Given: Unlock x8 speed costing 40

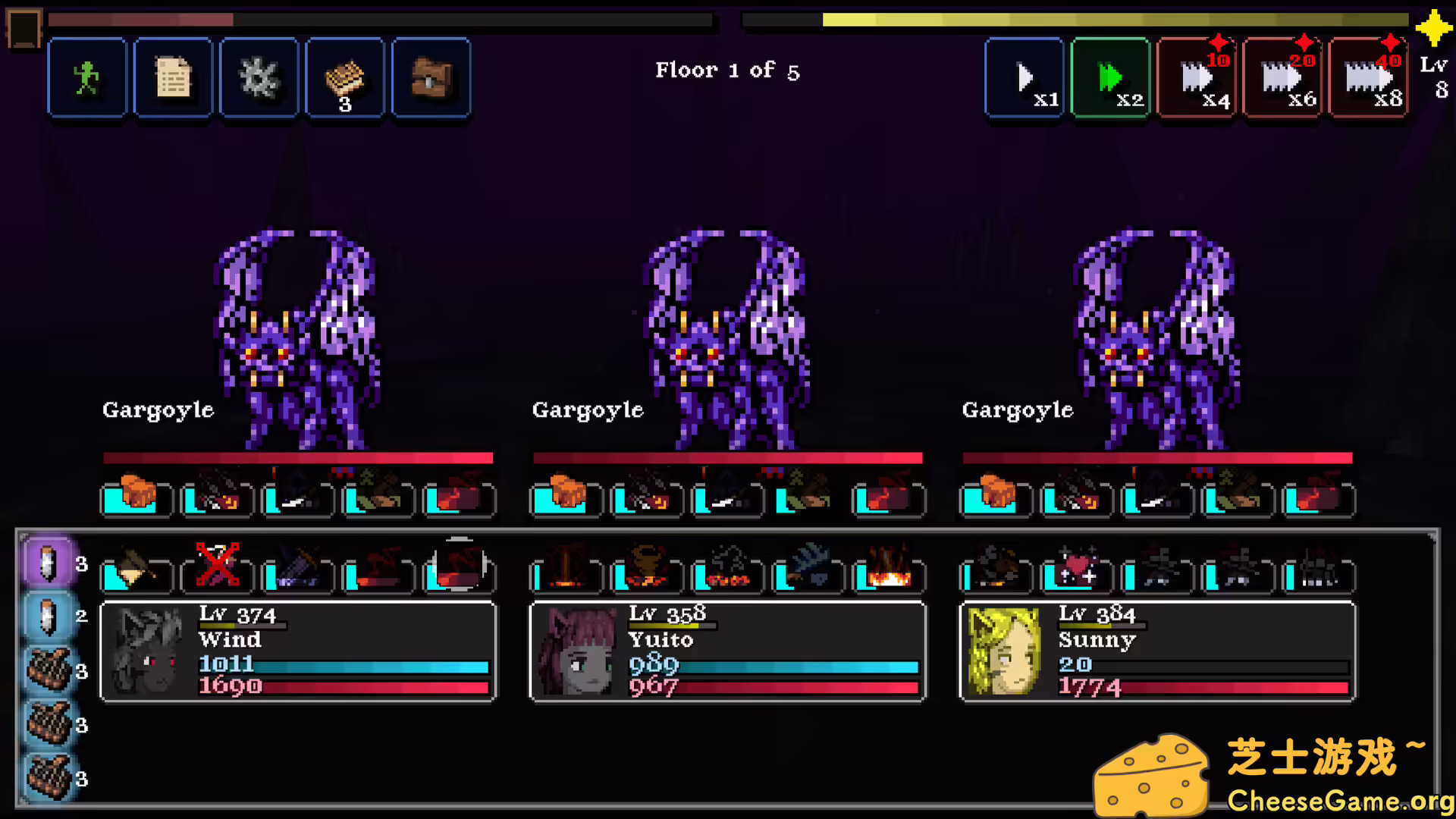Looking at the screenshot, I should [x=1369, y=77].
